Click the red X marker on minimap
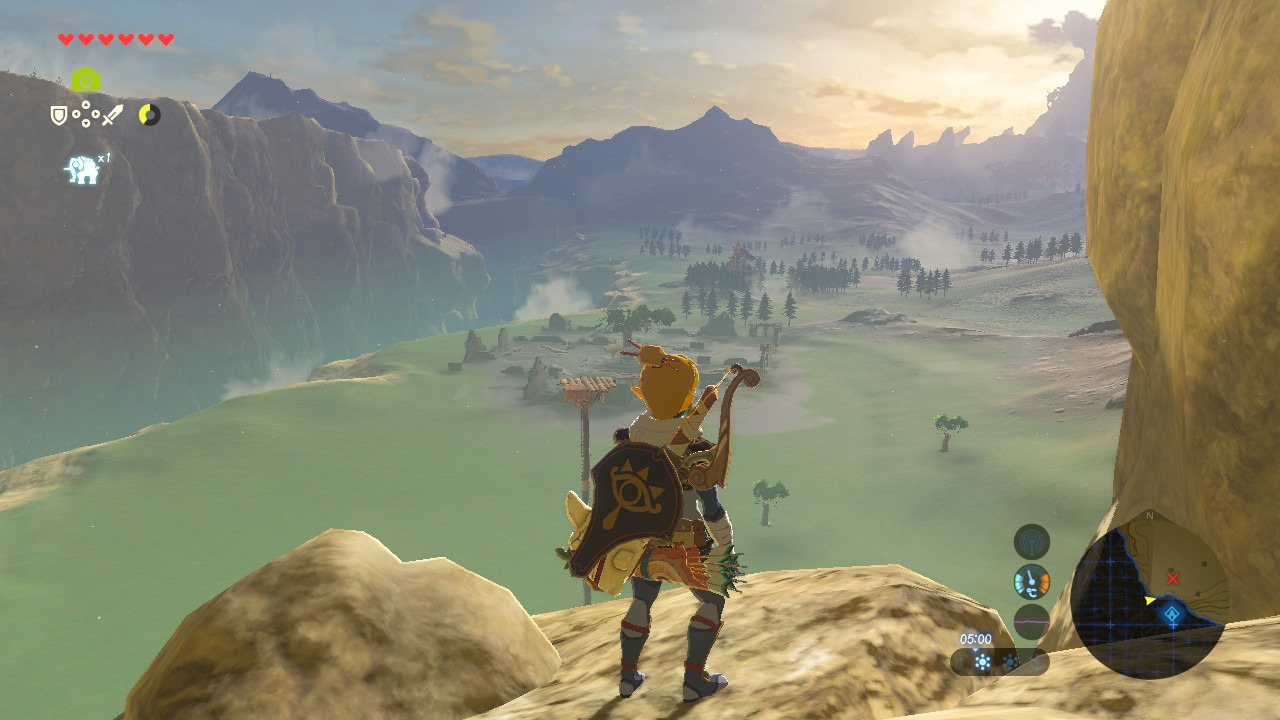This screenshot has height=720, width=1280. (x=1173, y=579)
